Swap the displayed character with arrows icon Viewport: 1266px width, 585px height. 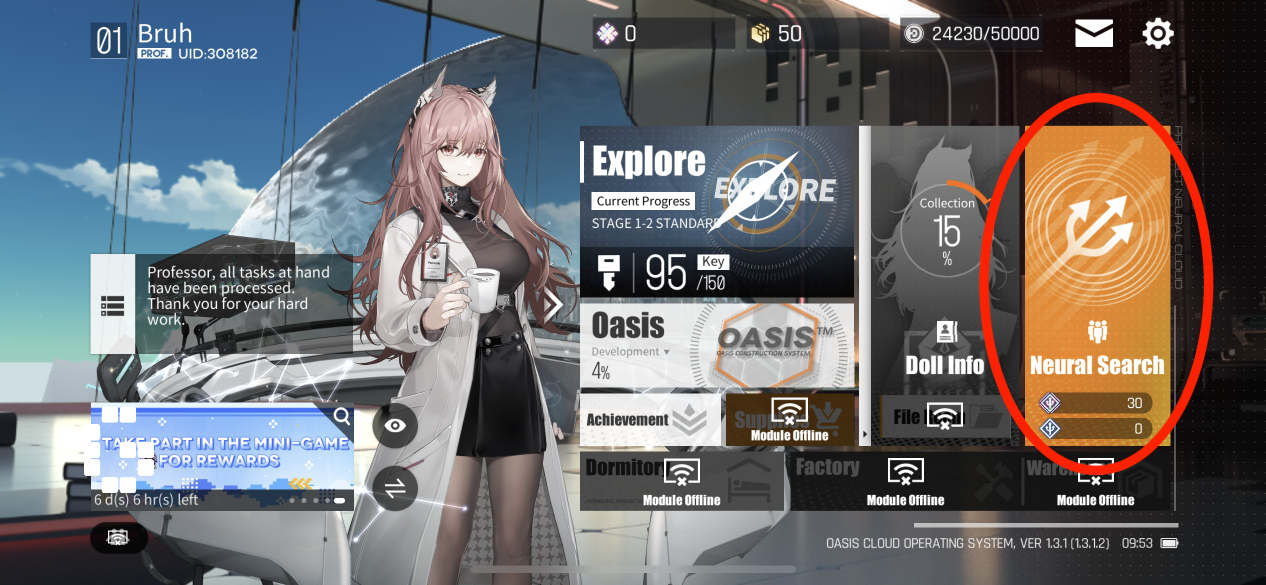coord(395,488)
